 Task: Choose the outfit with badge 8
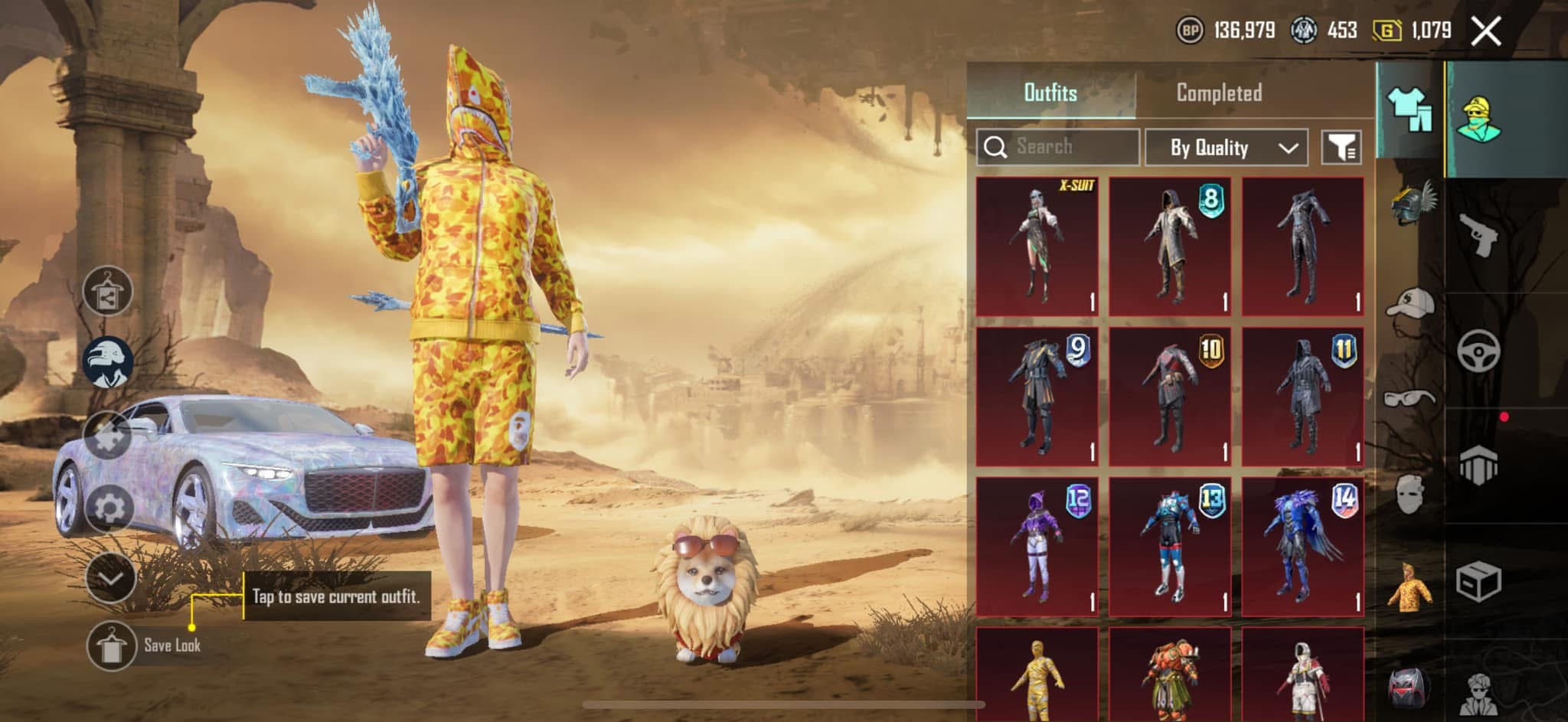coord(1170,247)
